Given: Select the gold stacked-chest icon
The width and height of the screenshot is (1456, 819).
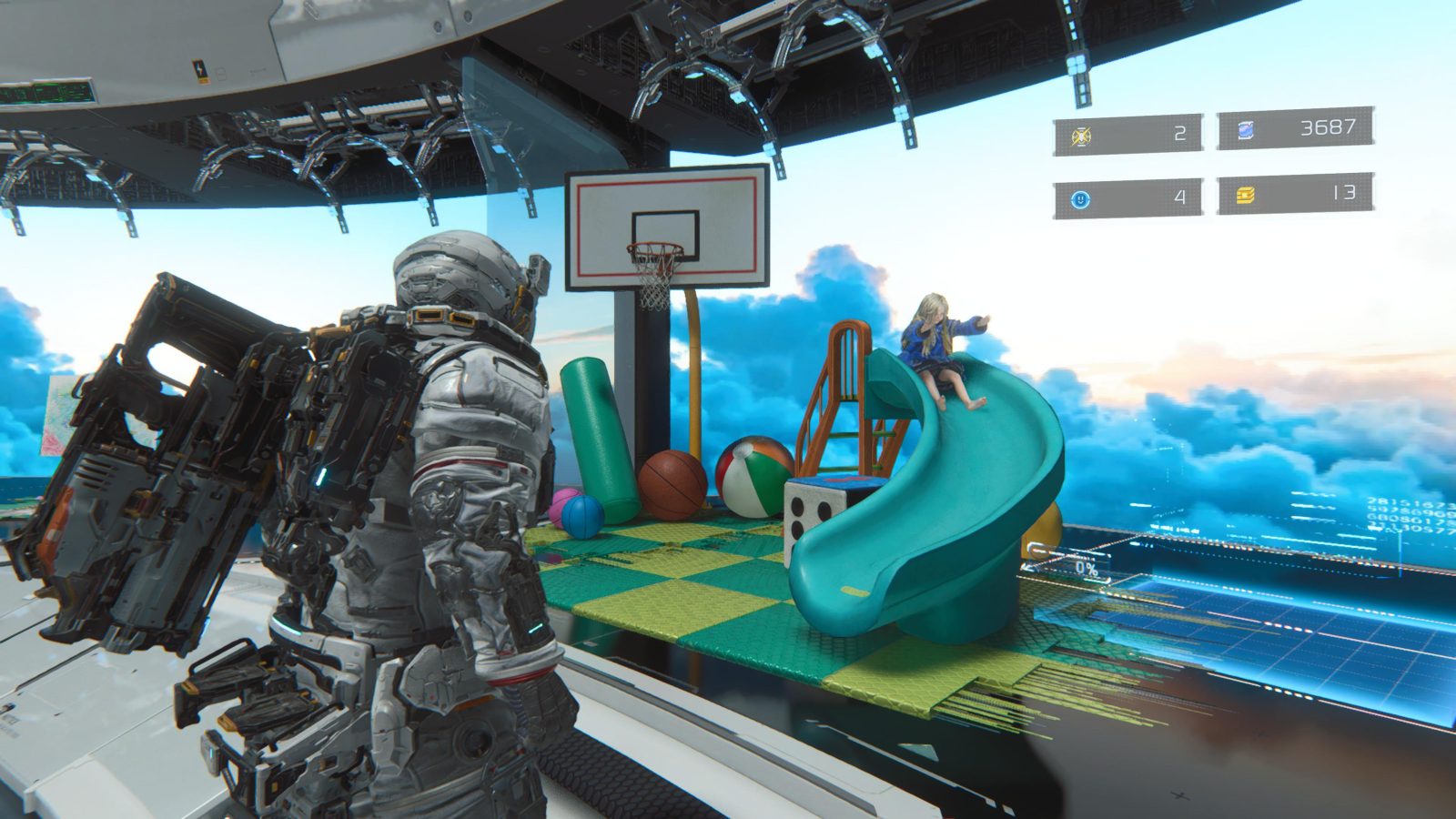Looking at the screenshot, I should 1245,195.
